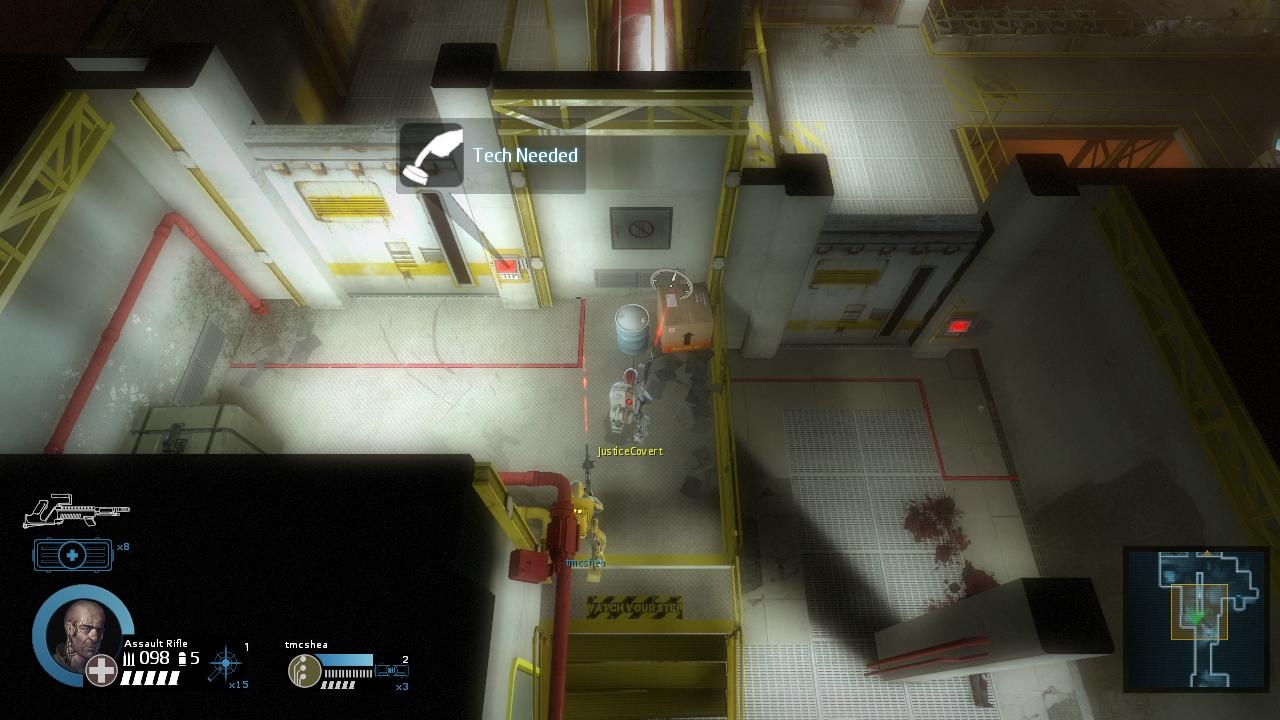Viewport: 1280px width, 720px height.
Task: Select the Assault Rifle weapon icon
Action: pos(75,512)
